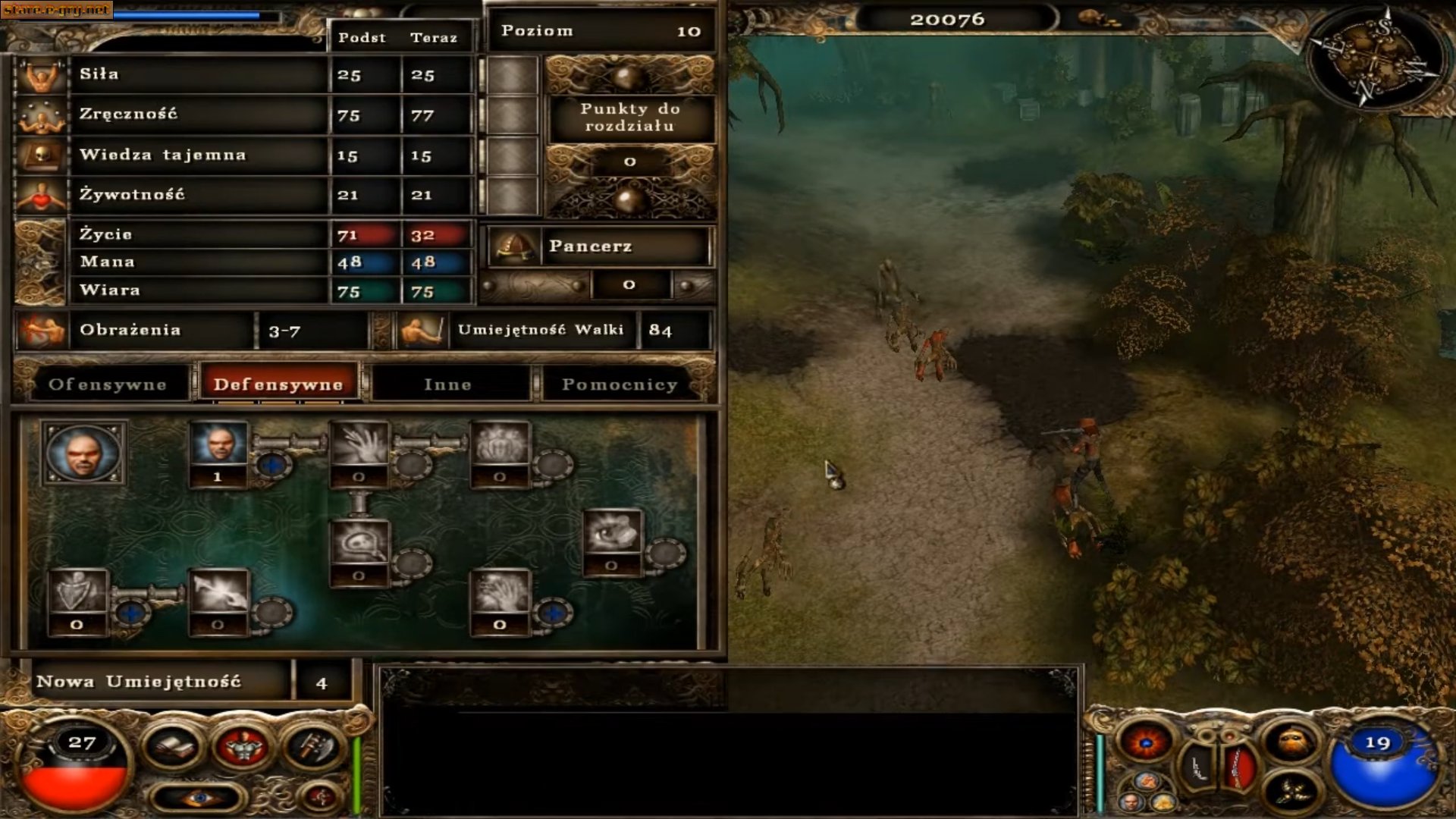Image resolution: width=1456 pixels, height=819 pixels.
Task: Toggle the eye button below the spellbook
Action: pyautogui.click(x=199, y=798)
